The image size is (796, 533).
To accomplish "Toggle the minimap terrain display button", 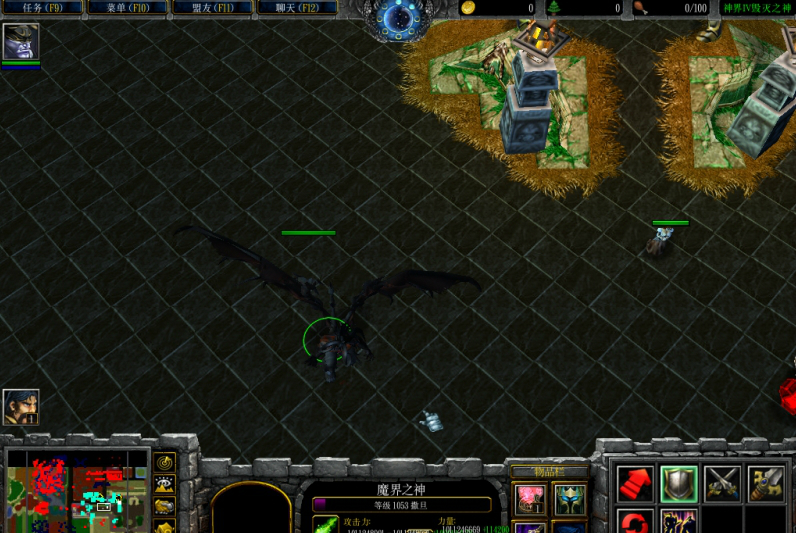I will (x=164, y=484).
